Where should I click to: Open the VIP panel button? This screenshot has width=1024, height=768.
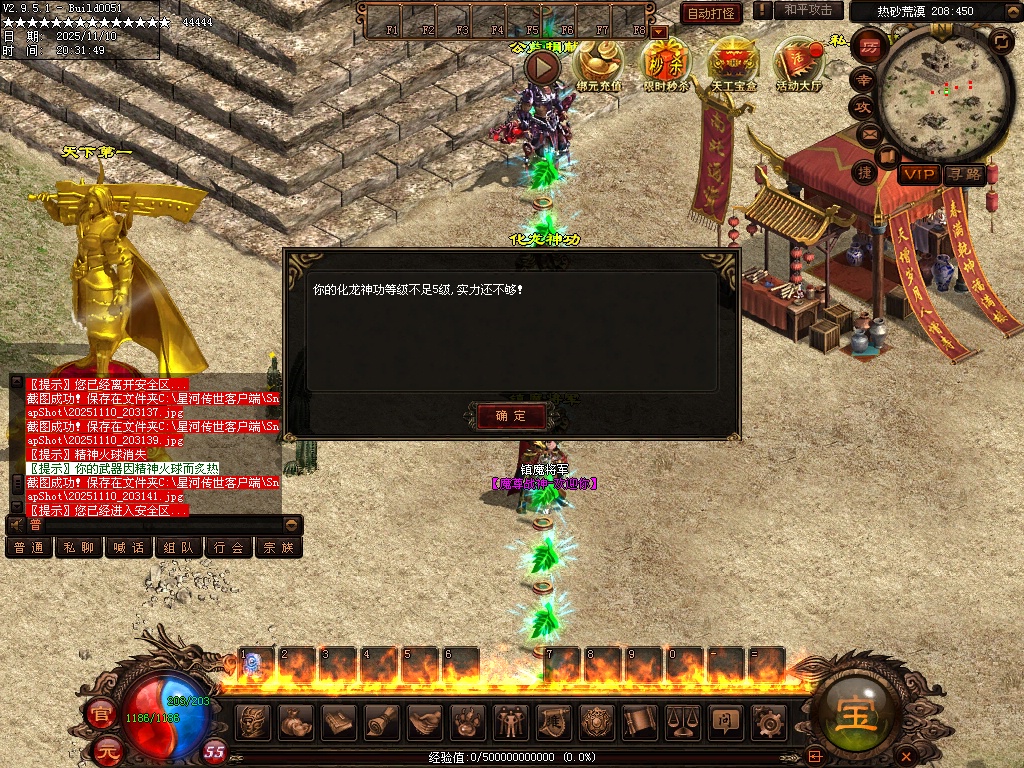(x=918, y=174)
